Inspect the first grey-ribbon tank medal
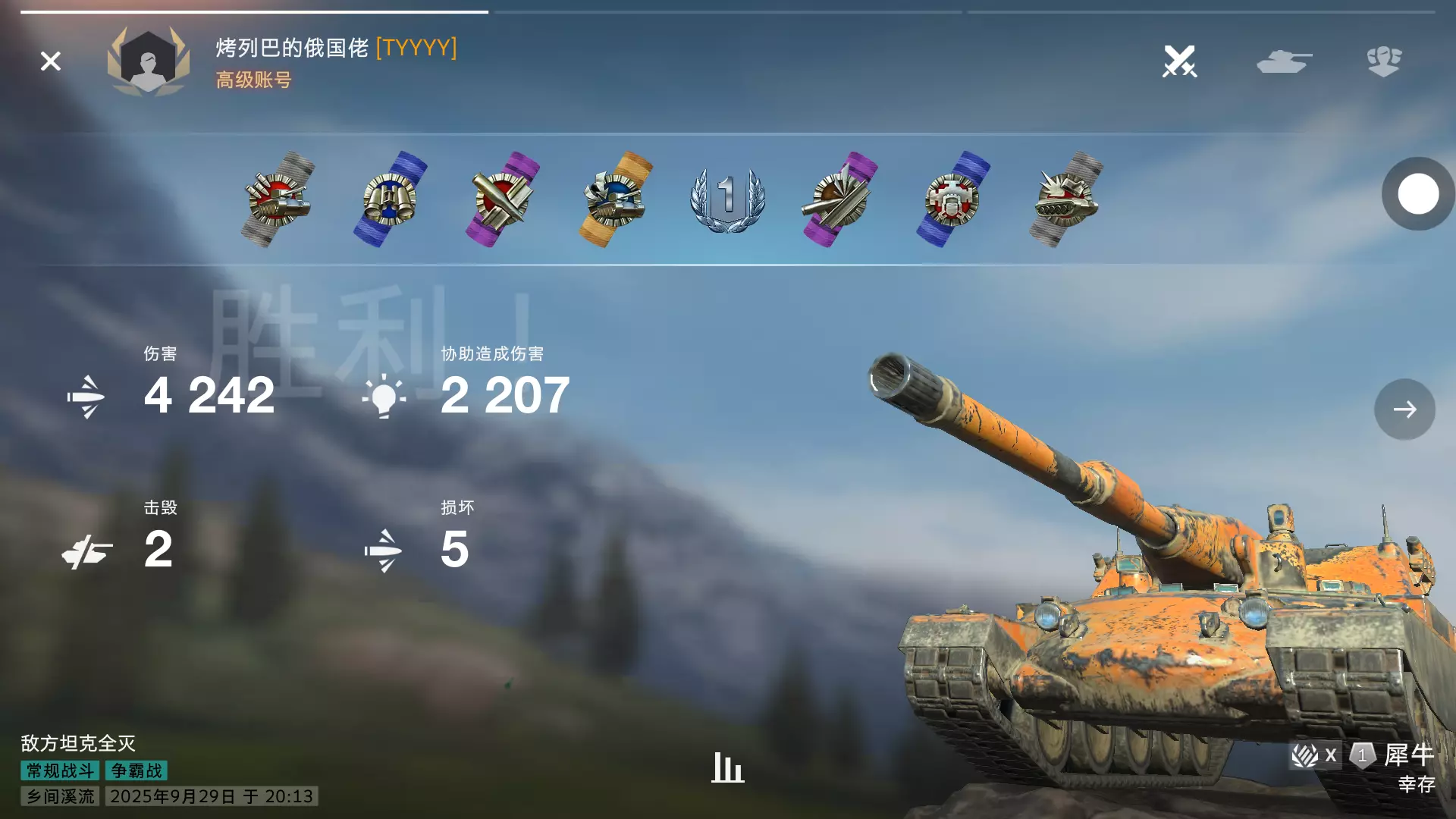Viewport: 1456px width, 819px height. (x=278, y=199)
